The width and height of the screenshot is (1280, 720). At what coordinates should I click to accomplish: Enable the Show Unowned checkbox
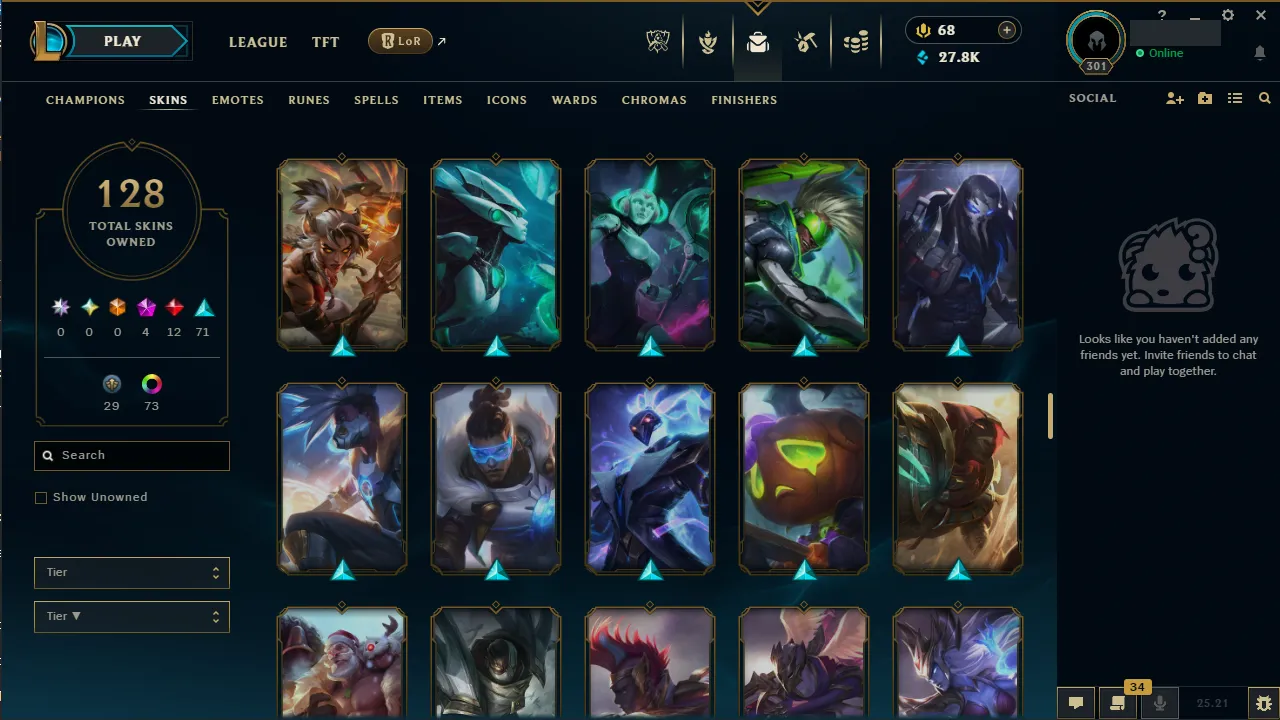pyautogui.click(x=41, y=497)
